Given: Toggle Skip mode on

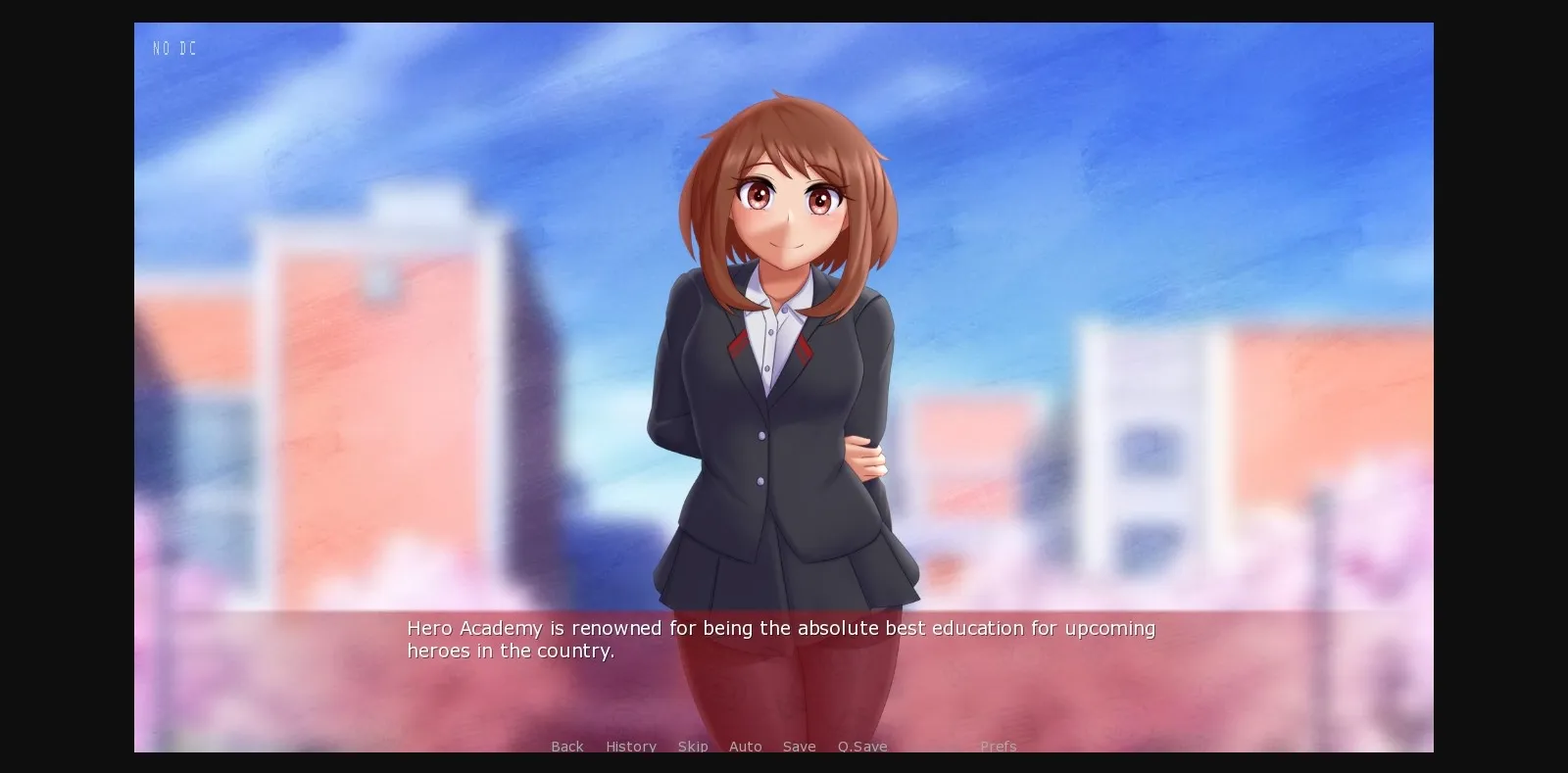Looking at the screenshot, I should click(x=693, y=747).
